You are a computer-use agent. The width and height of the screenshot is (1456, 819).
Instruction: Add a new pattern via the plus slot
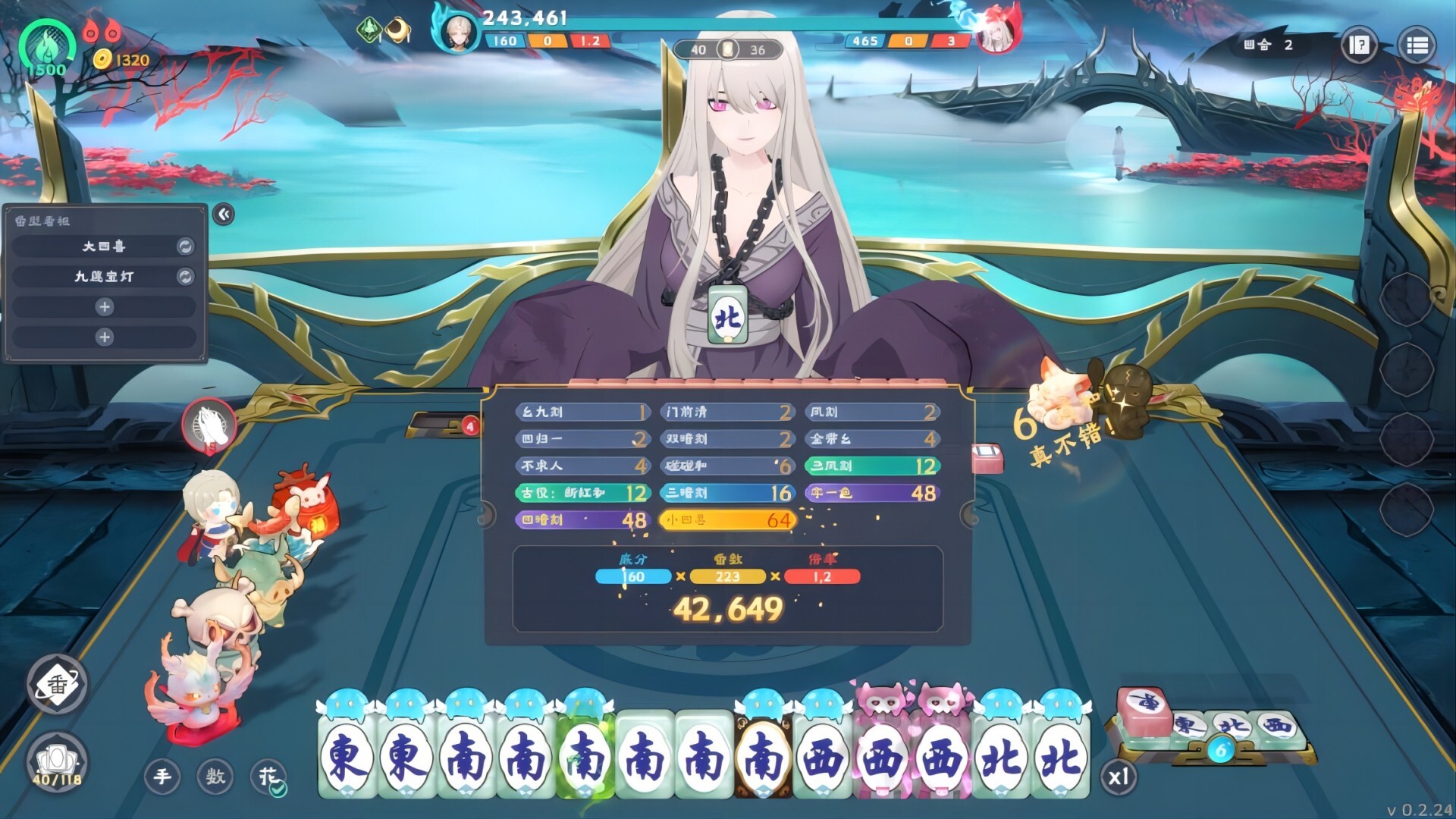(x=104, y=307)
